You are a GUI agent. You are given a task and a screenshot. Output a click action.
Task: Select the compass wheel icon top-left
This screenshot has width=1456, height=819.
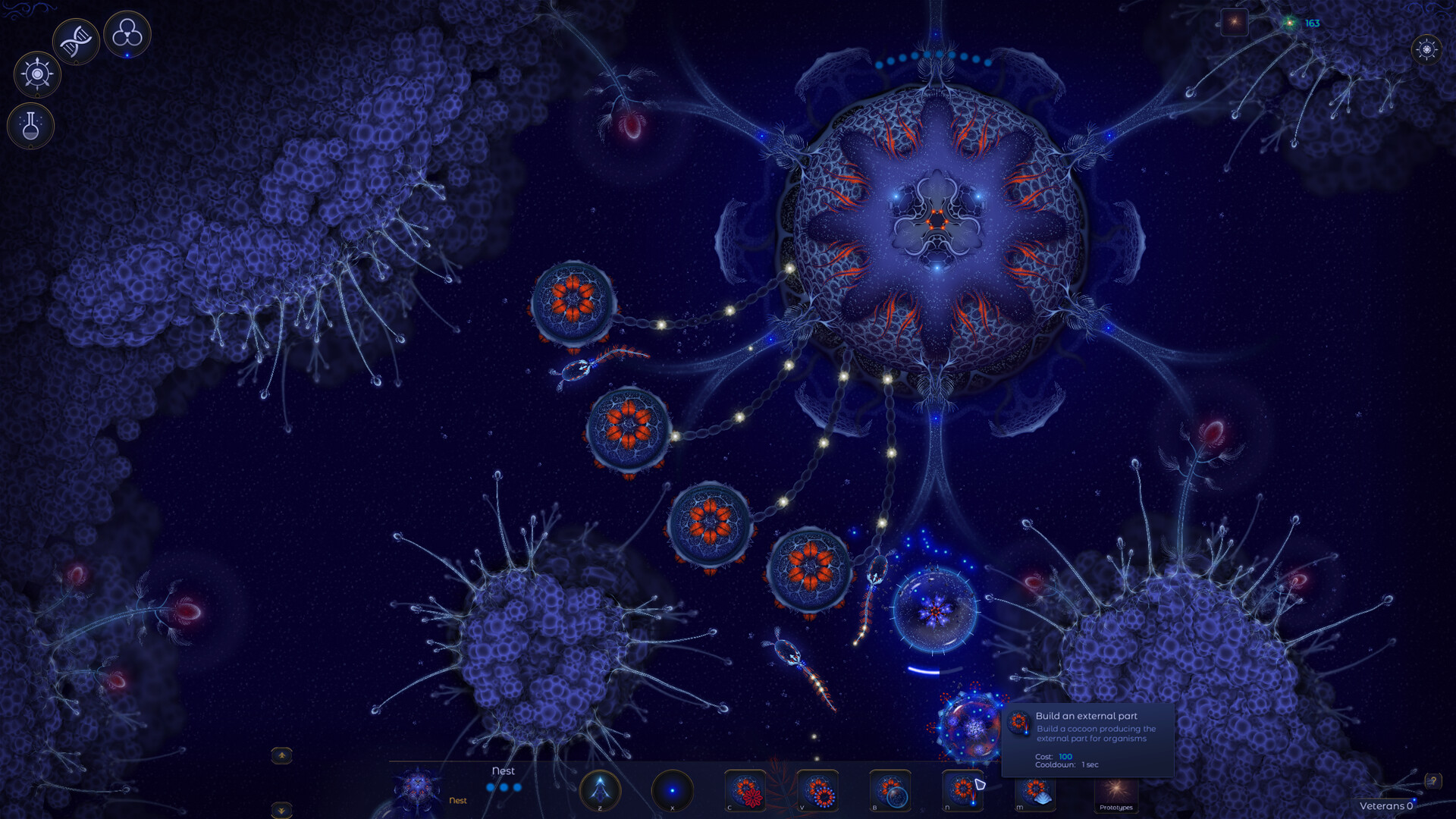click(x=36, y=74)
